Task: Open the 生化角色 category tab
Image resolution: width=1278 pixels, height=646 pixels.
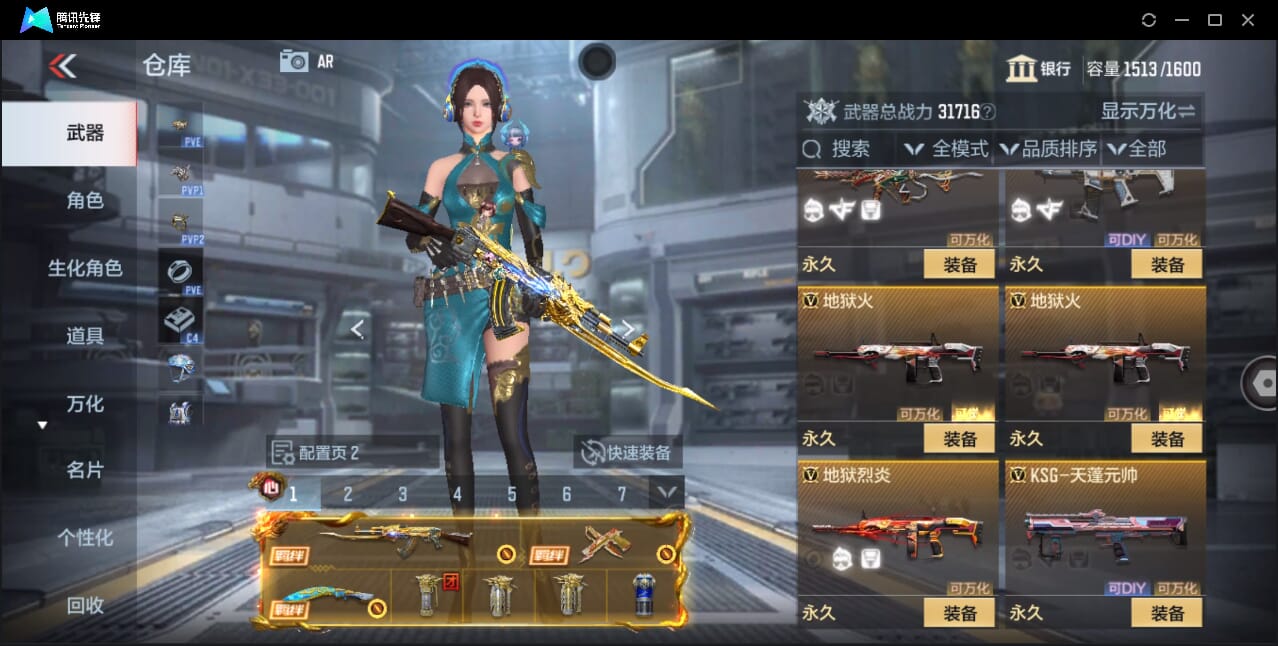Action: pyautogui.click(x=85, y=268)
